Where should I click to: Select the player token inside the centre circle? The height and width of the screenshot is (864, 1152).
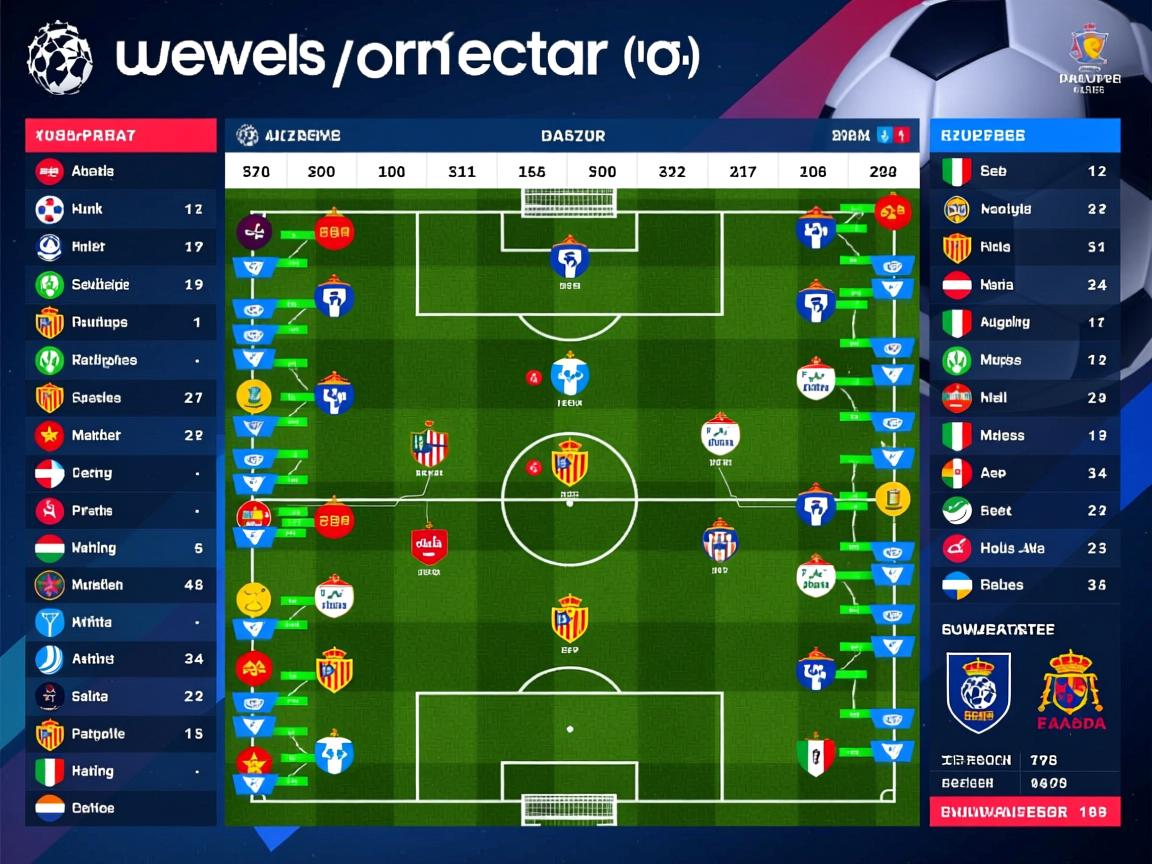(x=569, y=462)
